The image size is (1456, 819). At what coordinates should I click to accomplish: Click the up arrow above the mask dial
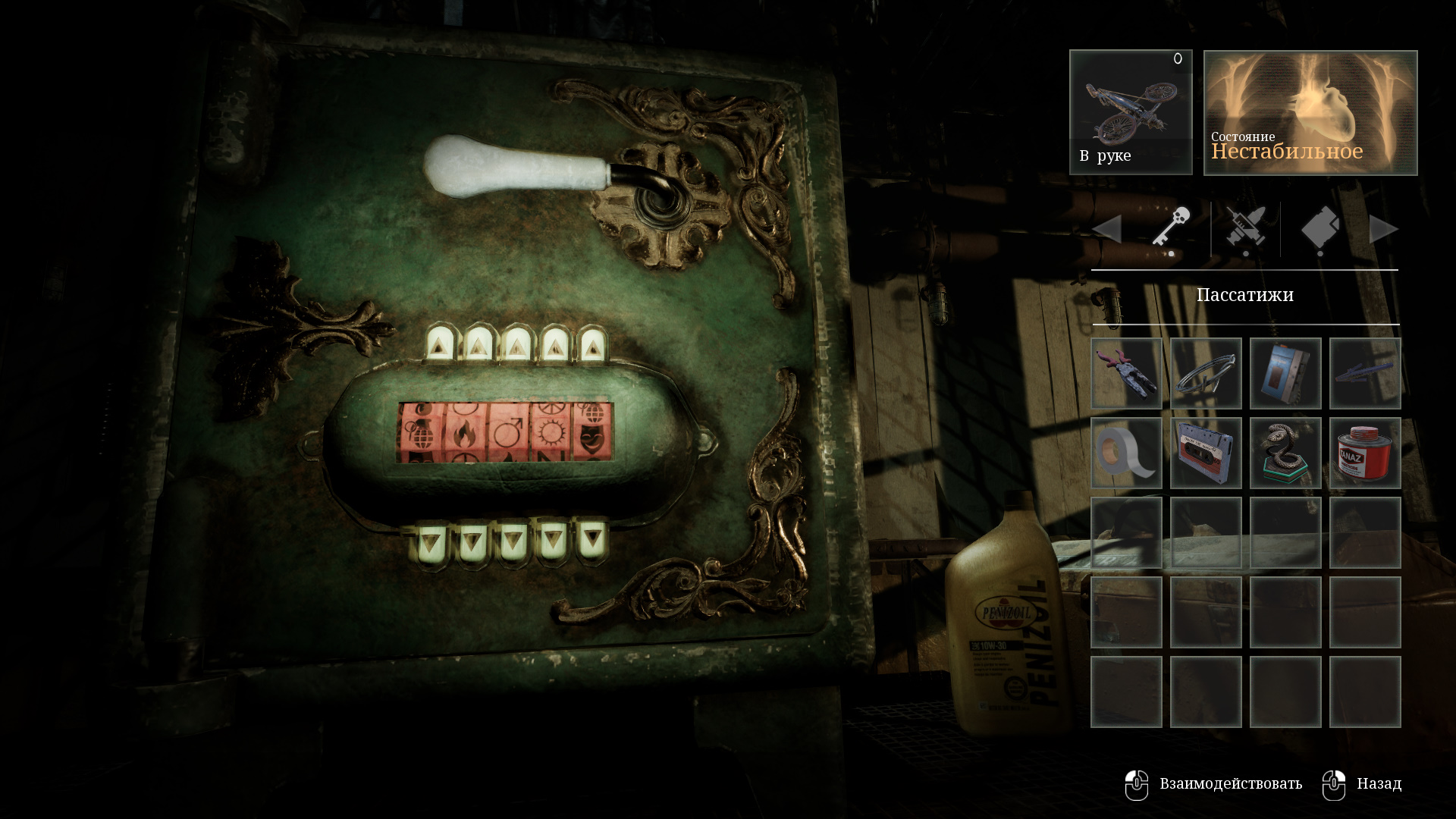tap(591, 346)
